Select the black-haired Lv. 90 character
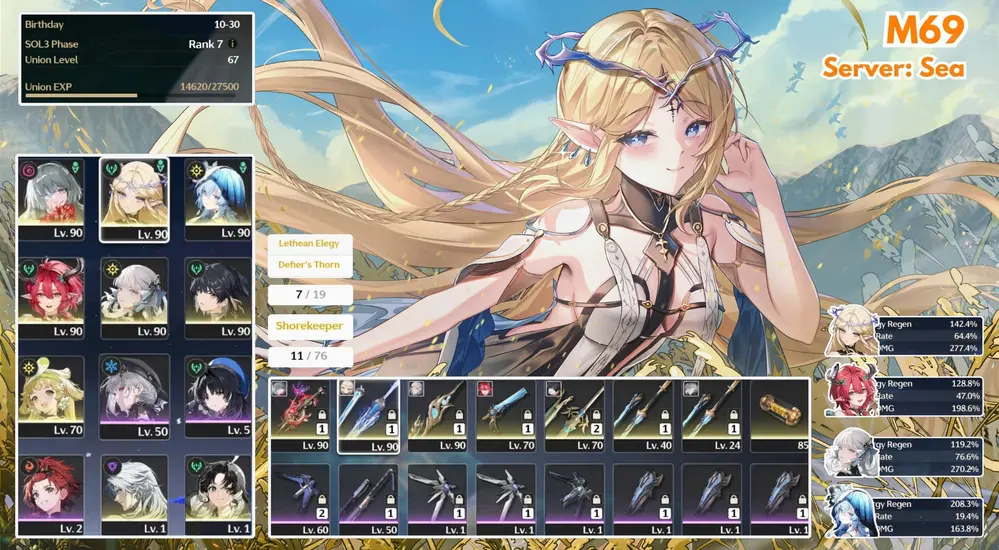Viewport: 999px width, 550px height. (x=217, y=297)
